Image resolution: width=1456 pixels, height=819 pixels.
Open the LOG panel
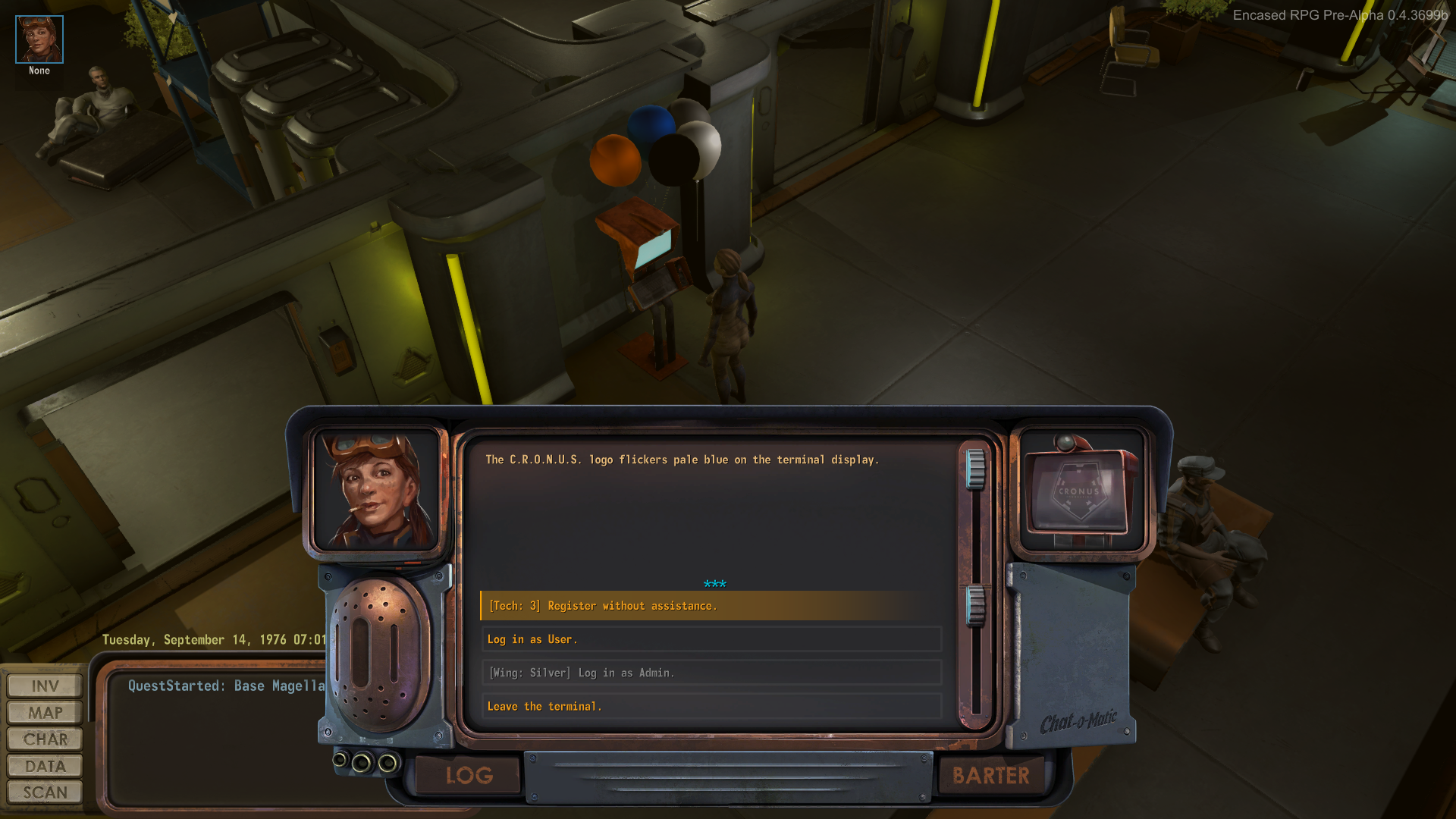(469, 775)
